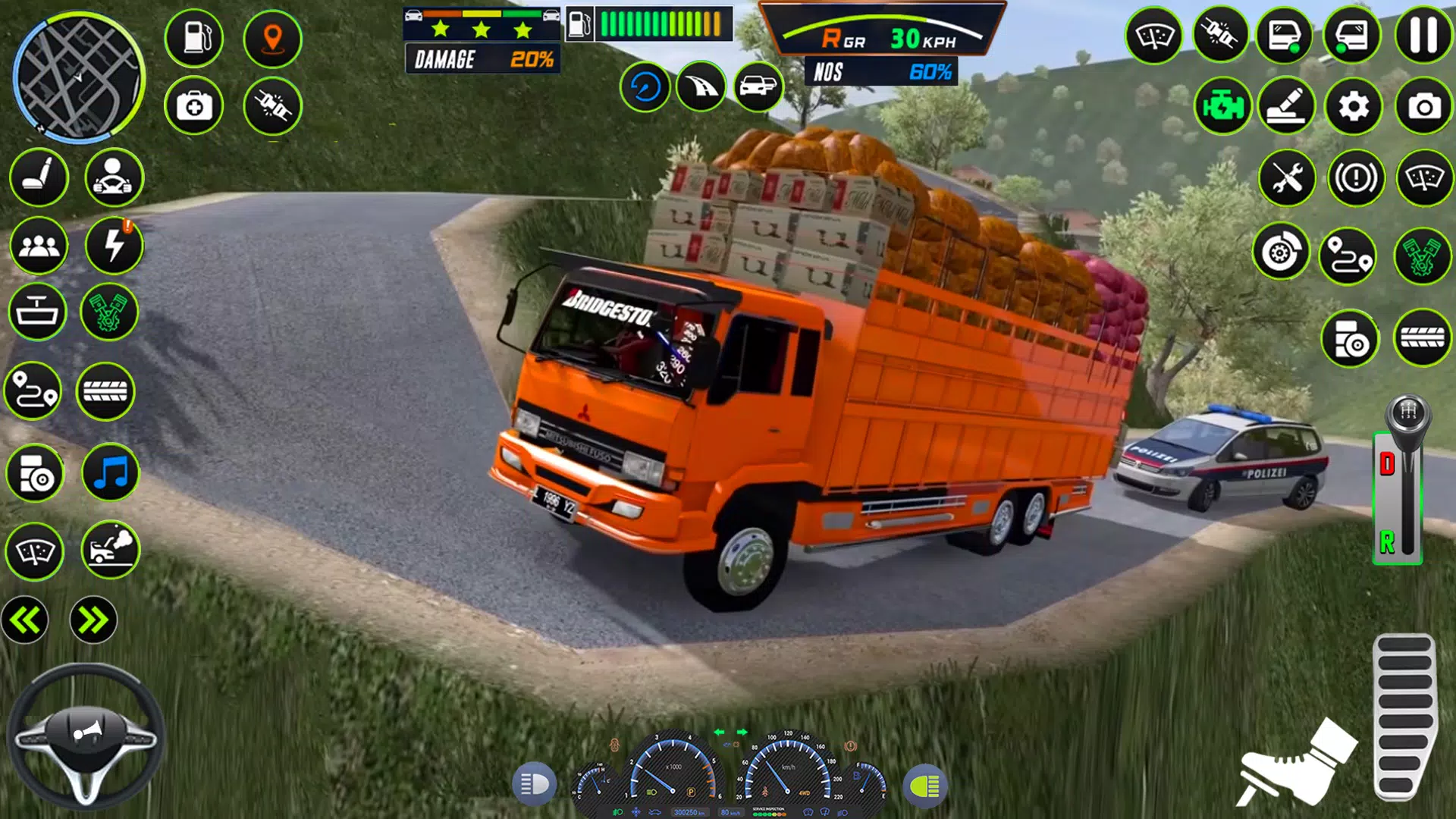Screen dimensions: 1456x819
Task: Take a screenshot with the camera button
Action: coord(1423,107)
